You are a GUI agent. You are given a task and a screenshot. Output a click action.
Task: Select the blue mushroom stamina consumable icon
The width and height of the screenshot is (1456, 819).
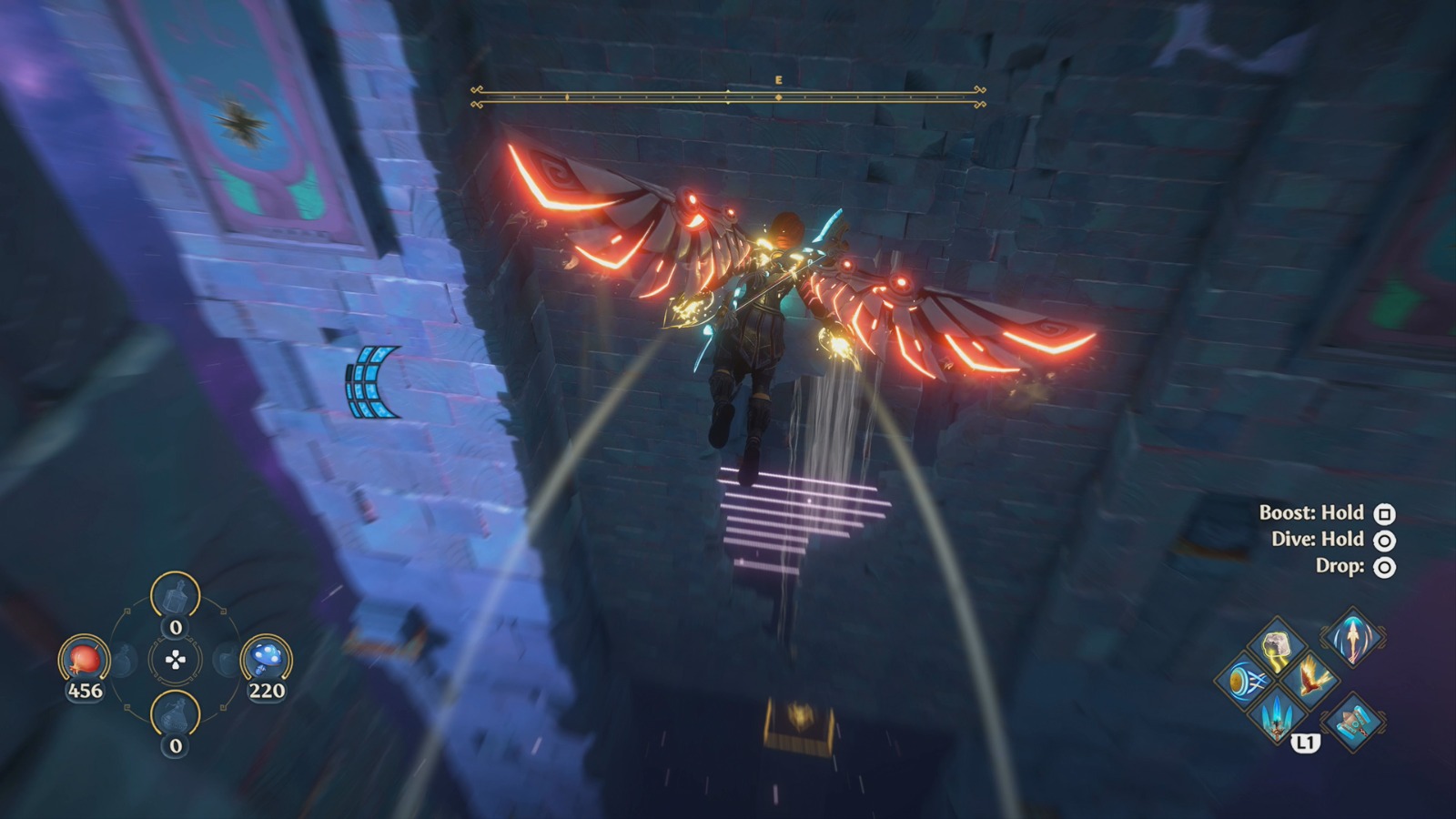click(x=267, y=658)
